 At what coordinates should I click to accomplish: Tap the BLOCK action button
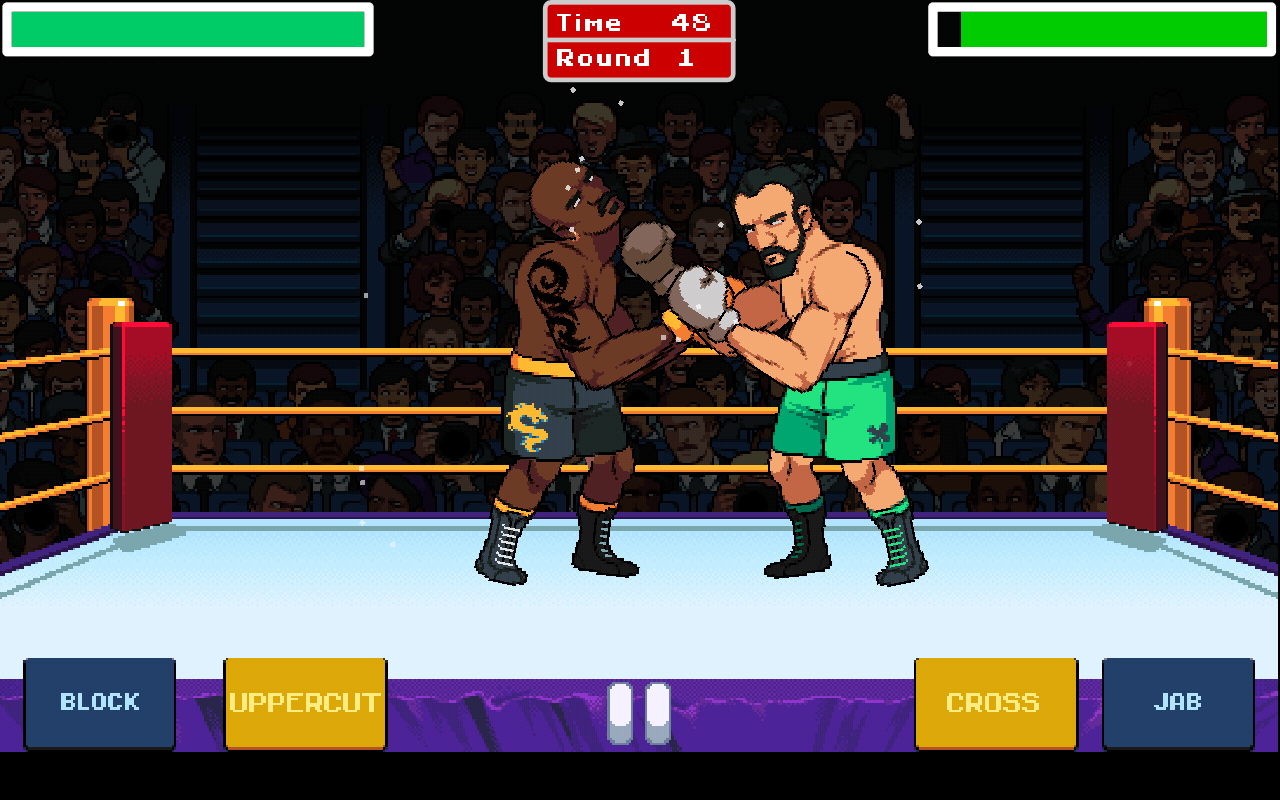pyautogui.click(x=99, y=702)
